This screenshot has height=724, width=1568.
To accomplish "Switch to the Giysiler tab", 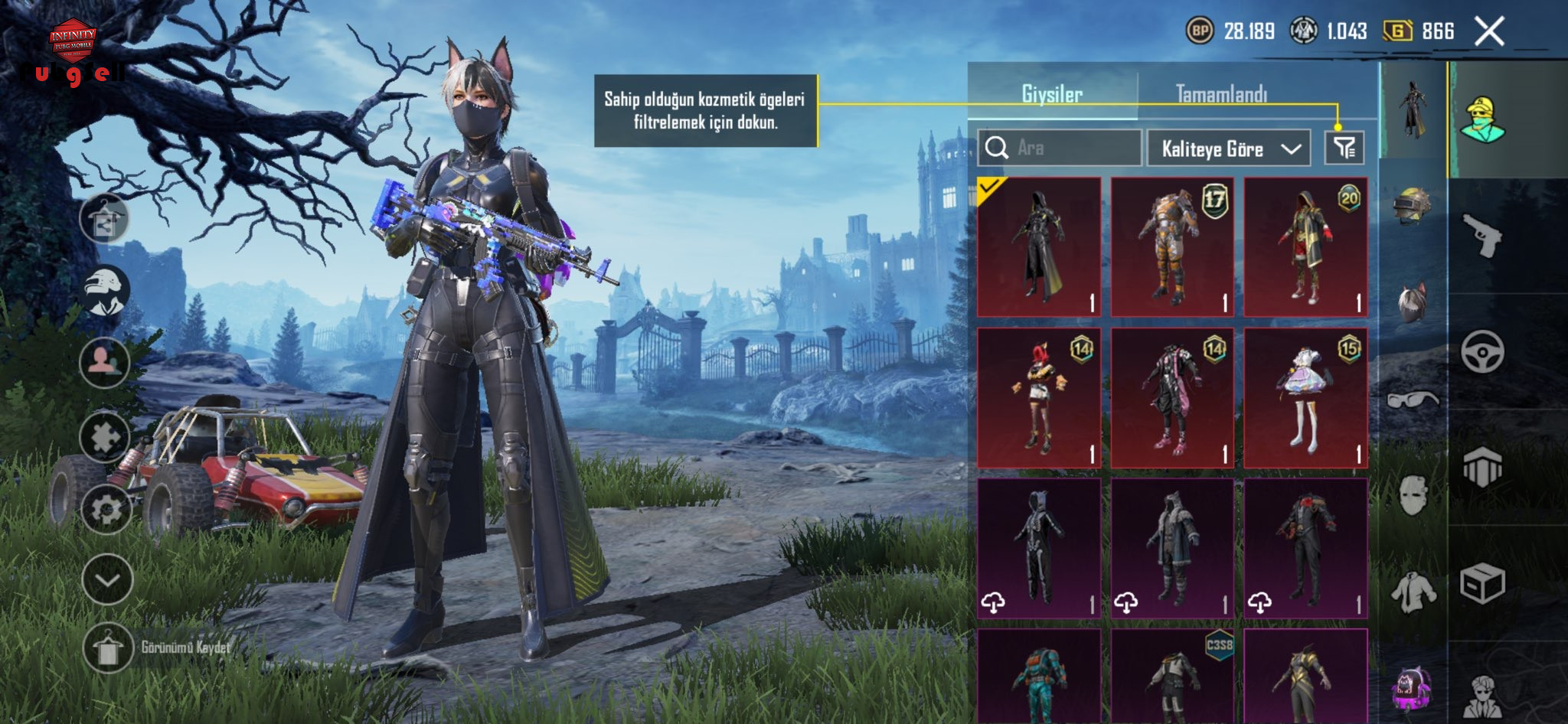I will pyautogui.click(x=1052, y=95).
